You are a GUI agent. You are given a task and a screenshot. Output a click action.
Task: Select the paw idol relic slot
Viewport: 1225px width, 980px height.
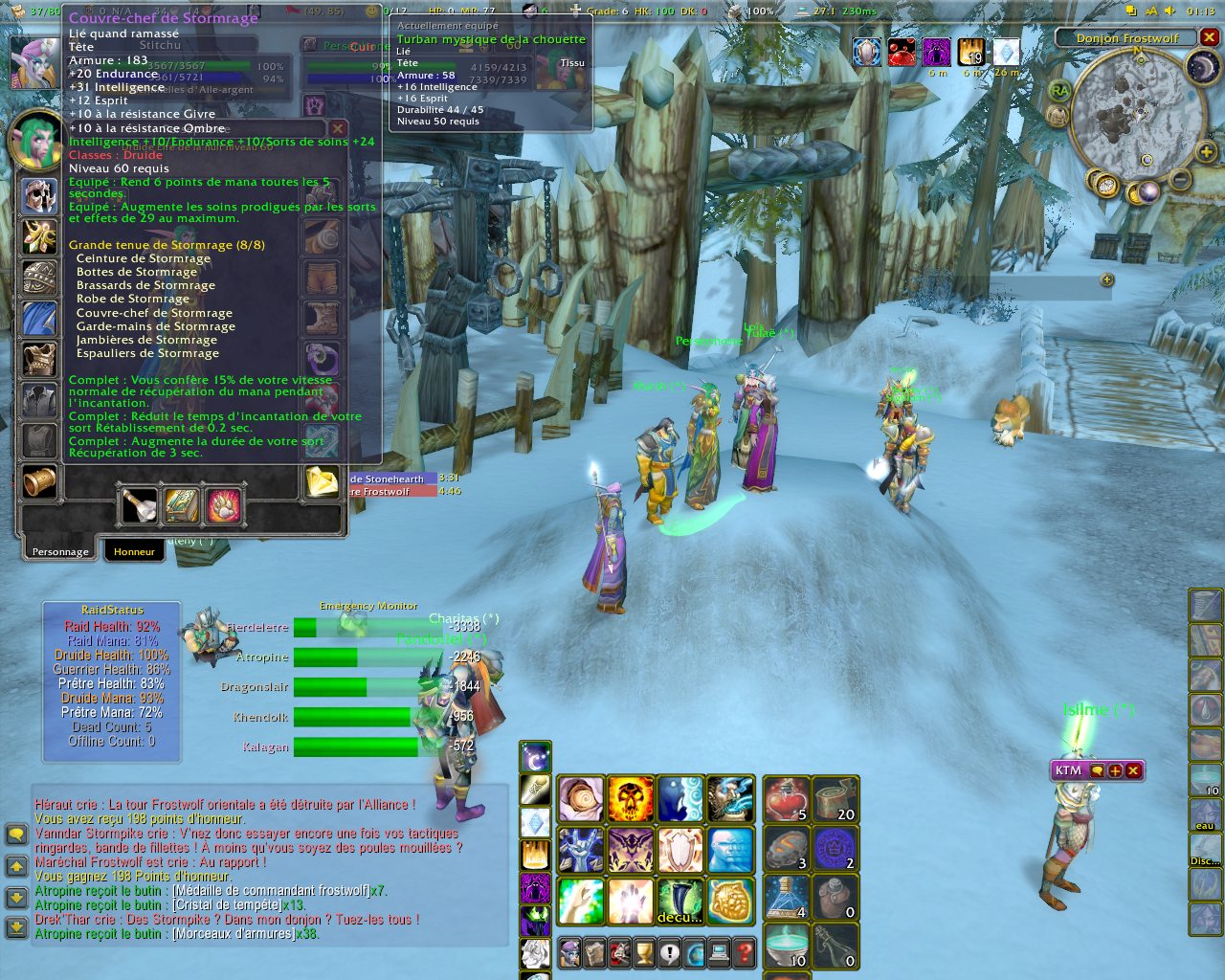[223, 505]
